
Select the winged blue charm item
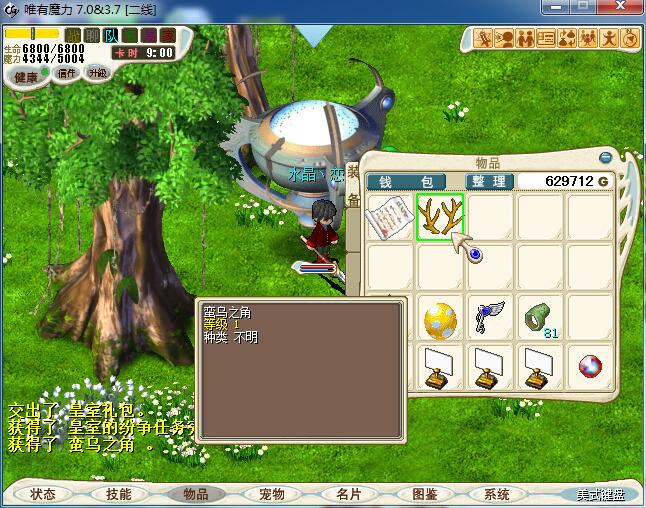[490, 316]
